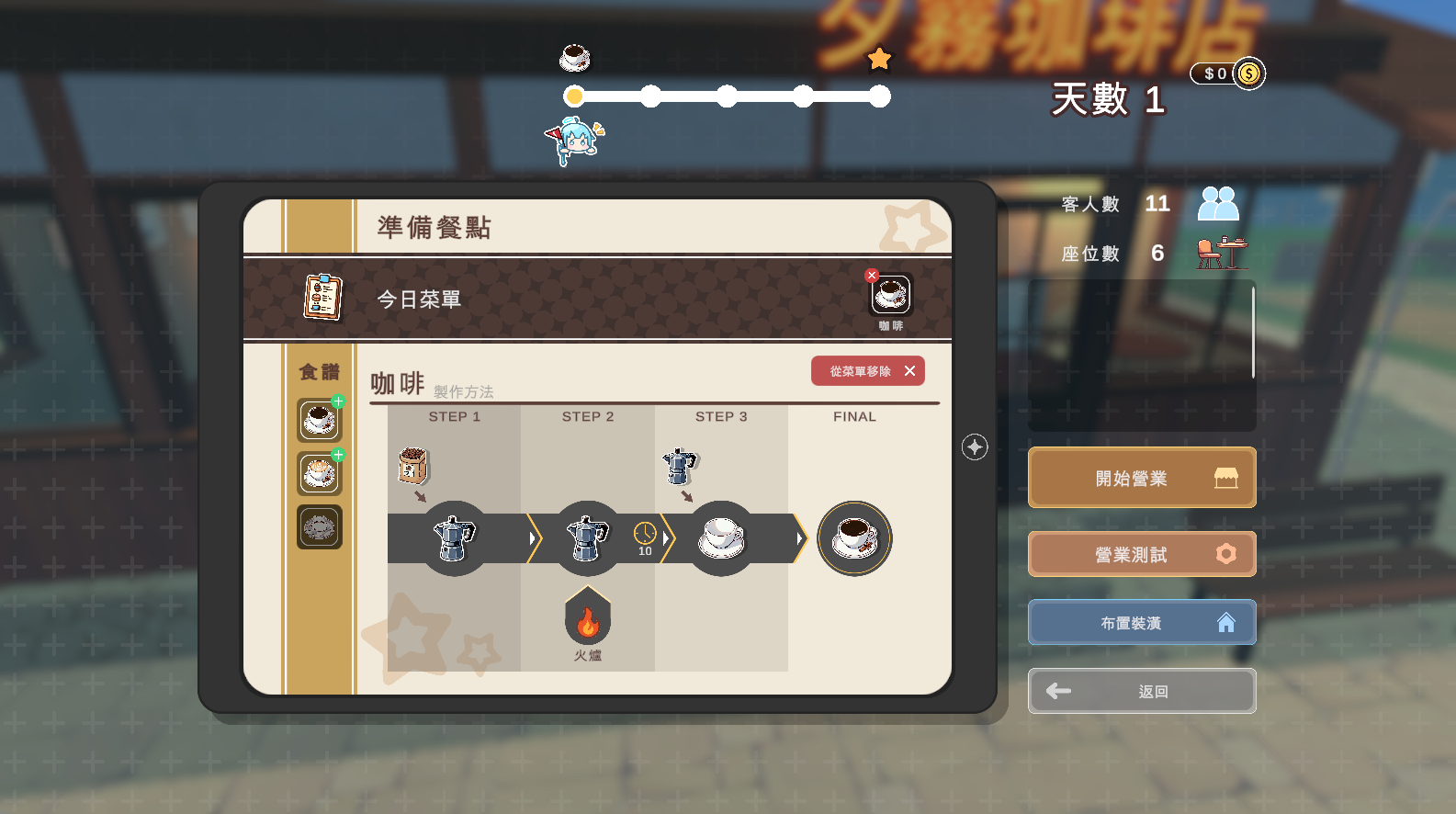Click the gold coin money icon
This screenshot has height=814, width=1456.
(x=1248, y=73)
